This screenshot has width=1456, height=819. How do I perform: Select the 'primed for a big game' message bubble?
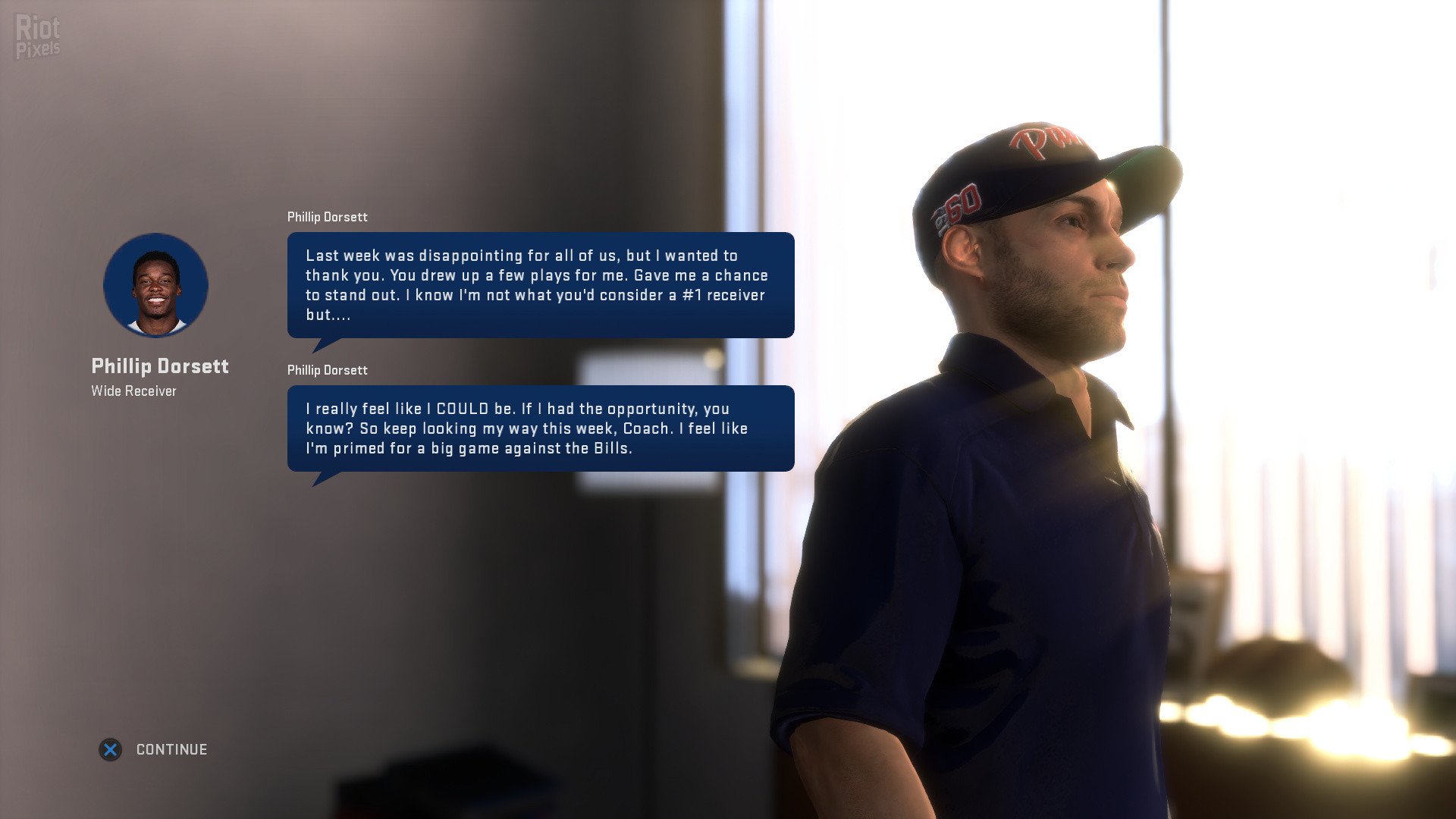pyautogui.click(x=540, y=428)
